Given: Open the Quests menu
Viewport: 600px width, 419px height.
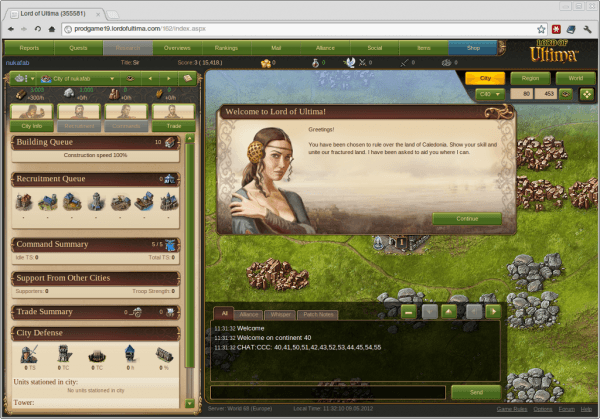Looking at the screenshot, I should tap(78, 47).
